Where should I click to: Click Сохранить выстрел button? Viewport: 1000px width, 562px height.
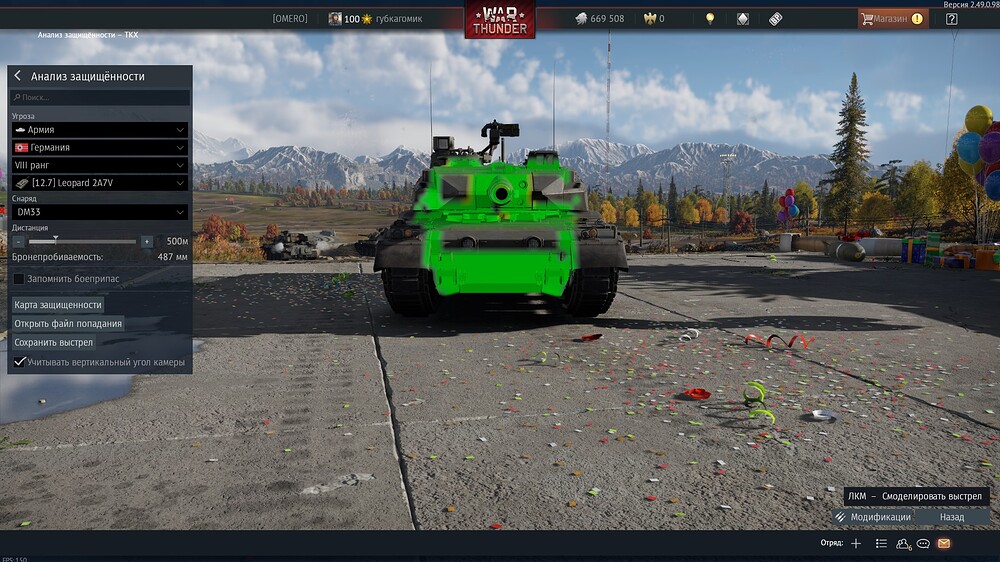point(54,343)
